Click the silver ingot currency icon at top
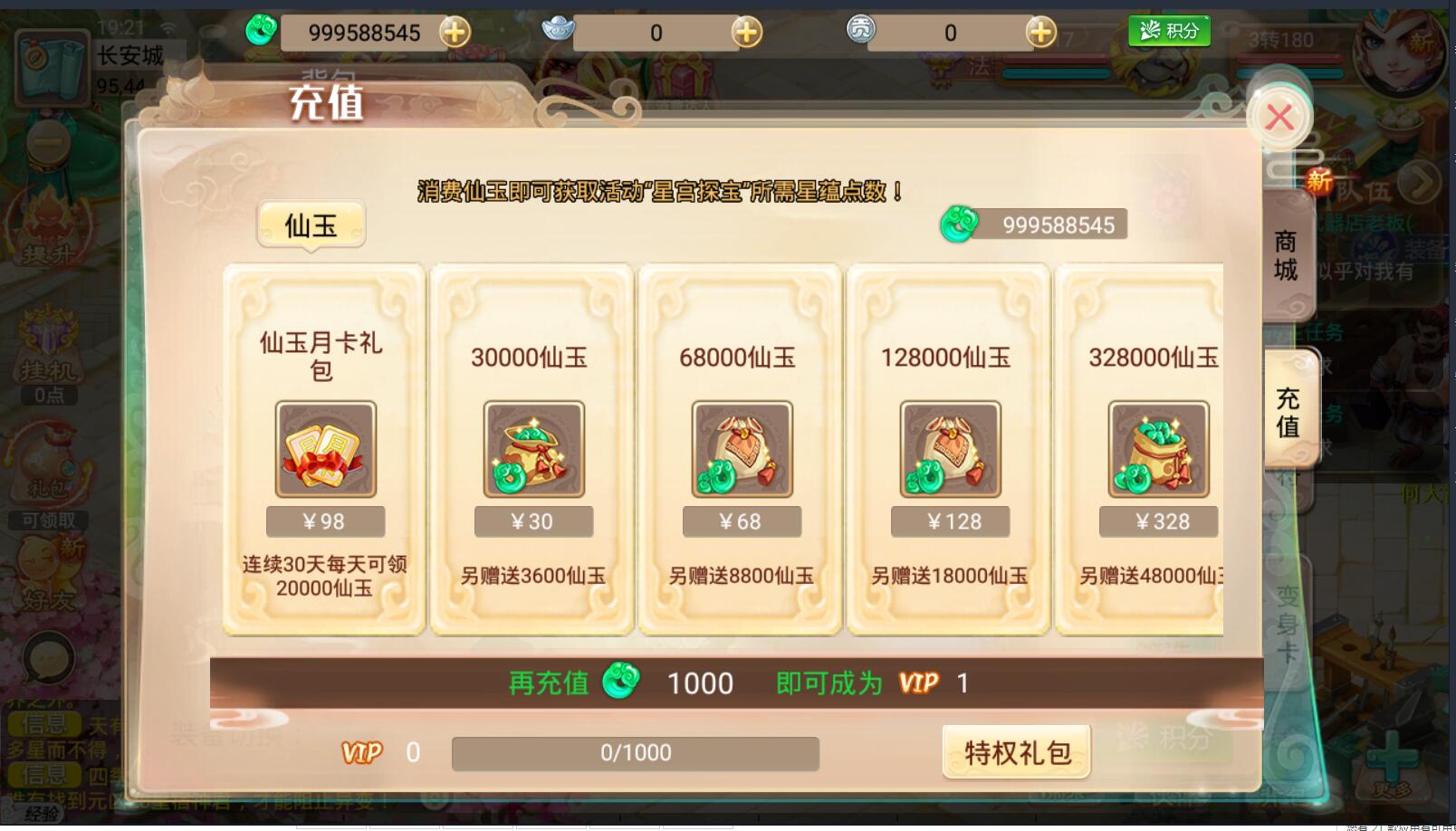Viewport: 1456px width, 831px height. [x=559, y=30]
